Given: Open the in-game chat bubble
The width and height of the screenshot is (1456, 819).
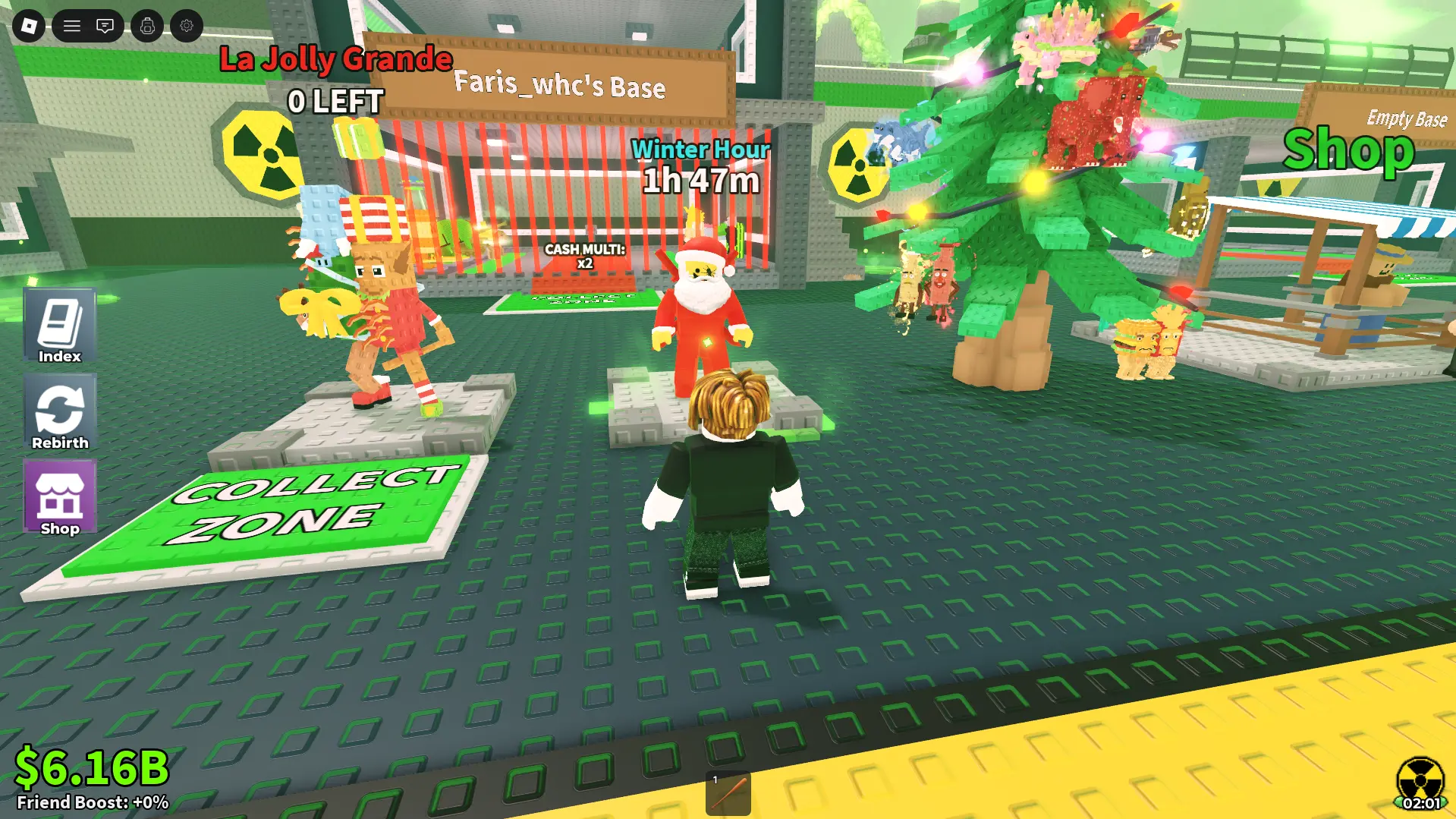Looking at the screenshot, I should (105, 26).
